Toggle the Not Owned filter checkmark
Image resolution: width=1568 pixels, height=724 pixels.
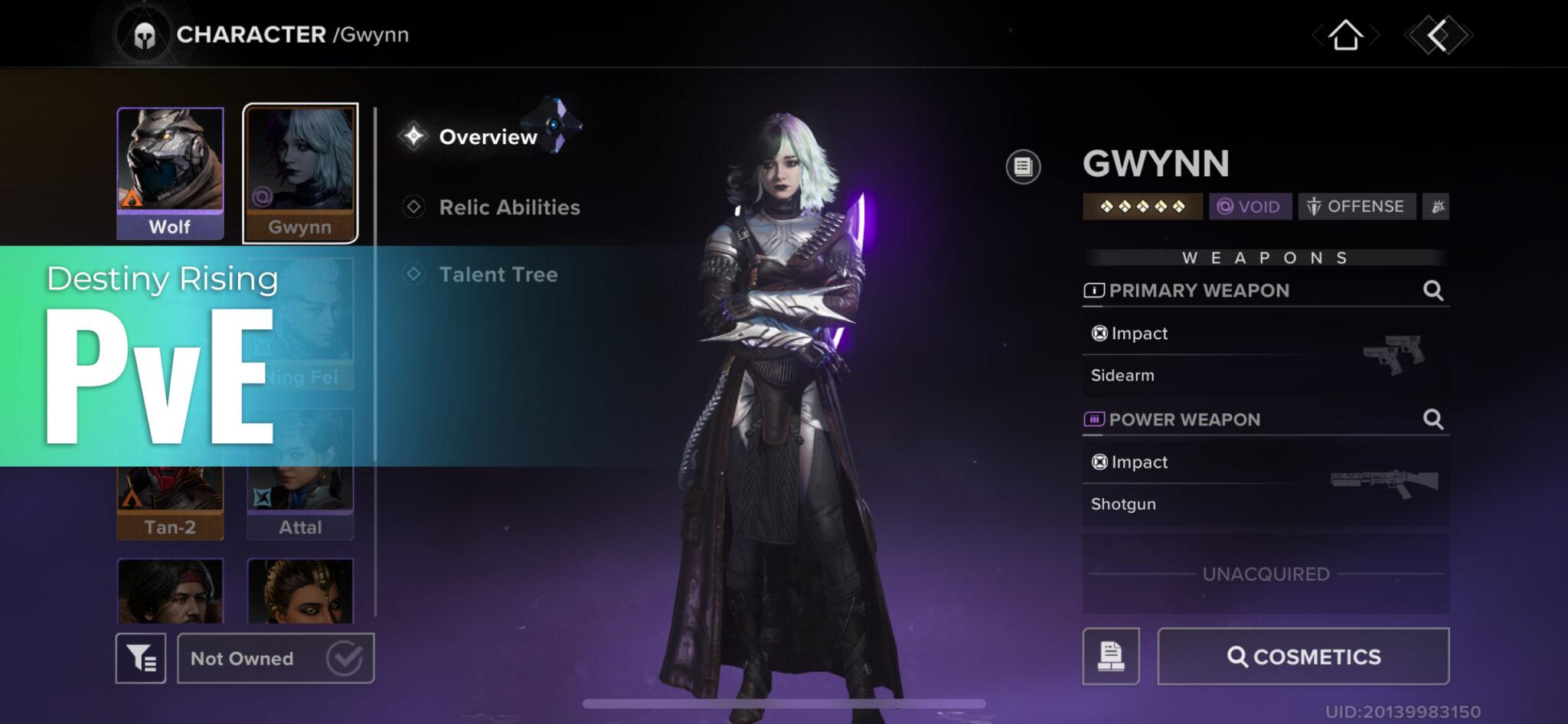pyautogui.click(x=346, y=656)
